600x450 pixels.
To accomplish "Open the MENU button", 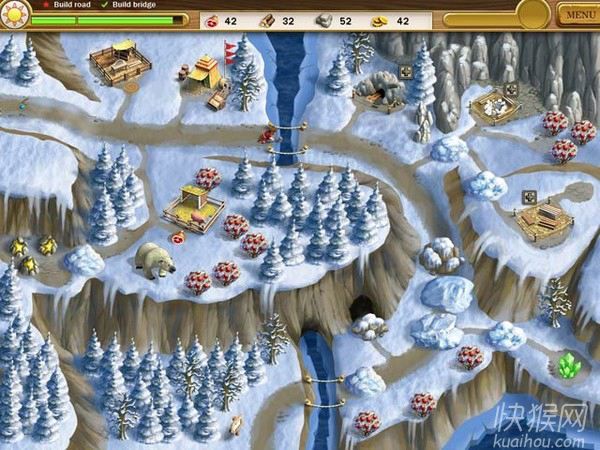I will 578,15.
